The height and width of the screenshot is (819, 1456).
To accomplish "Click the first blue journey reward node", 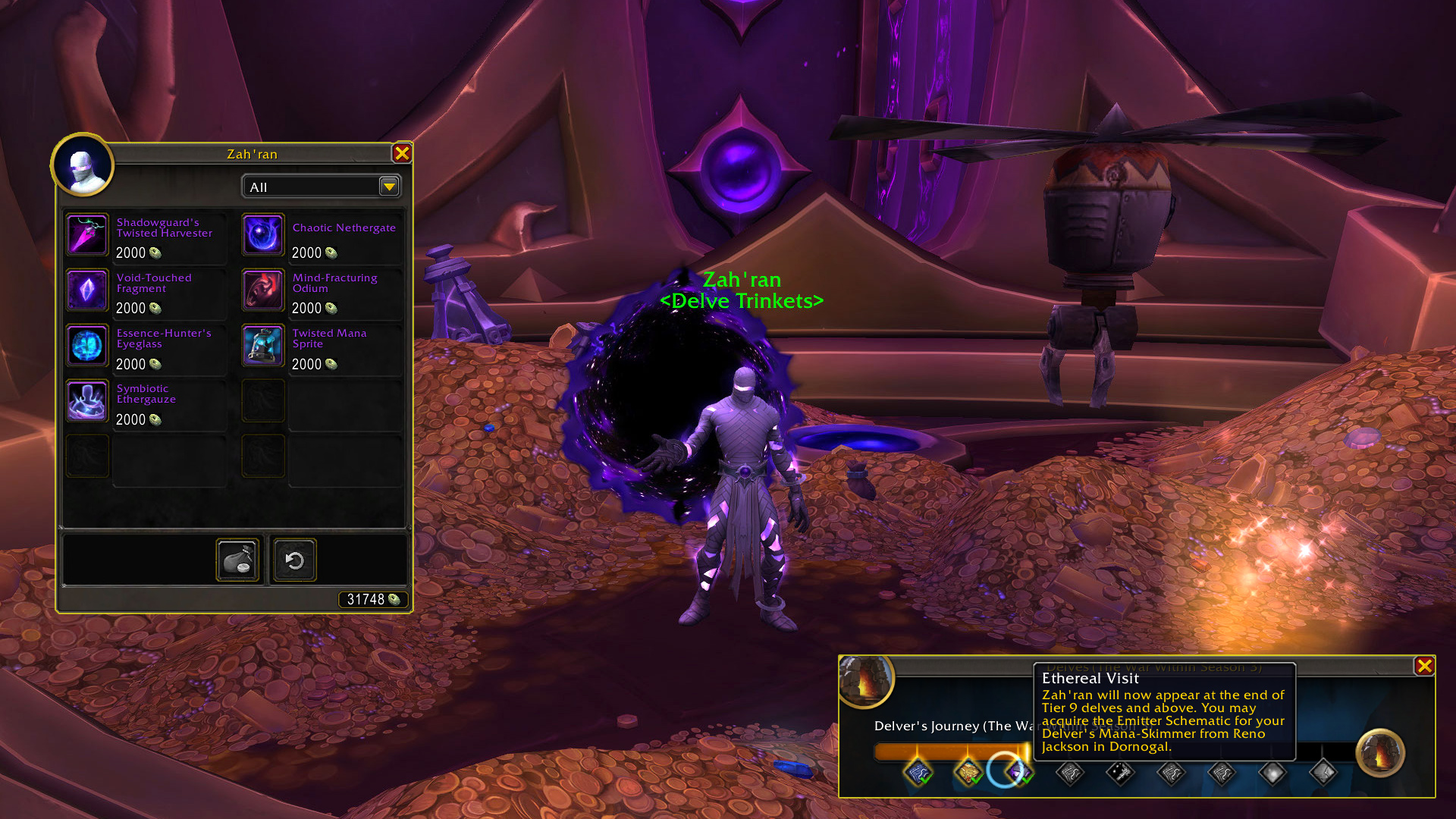I will coord(918,773).
